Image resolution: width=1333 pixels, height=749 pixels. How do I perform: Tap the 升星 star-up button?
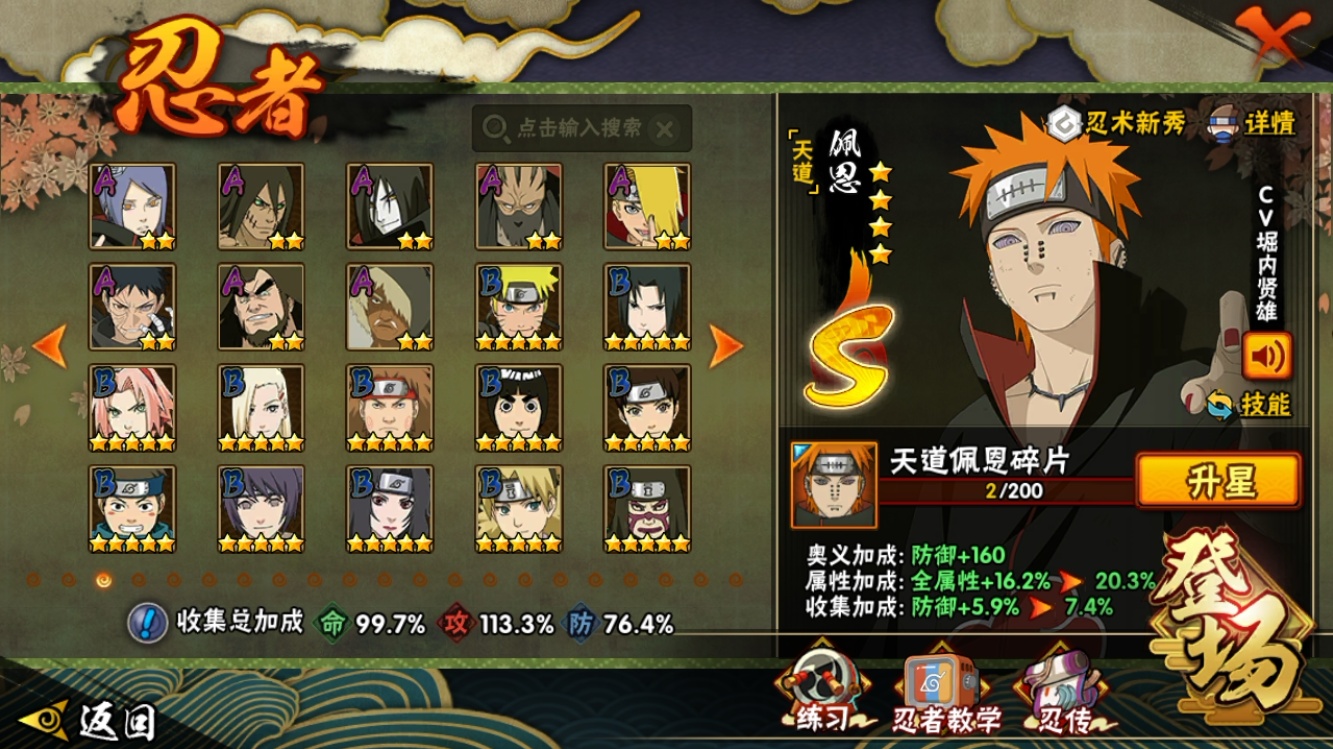tap(1218, 481)
